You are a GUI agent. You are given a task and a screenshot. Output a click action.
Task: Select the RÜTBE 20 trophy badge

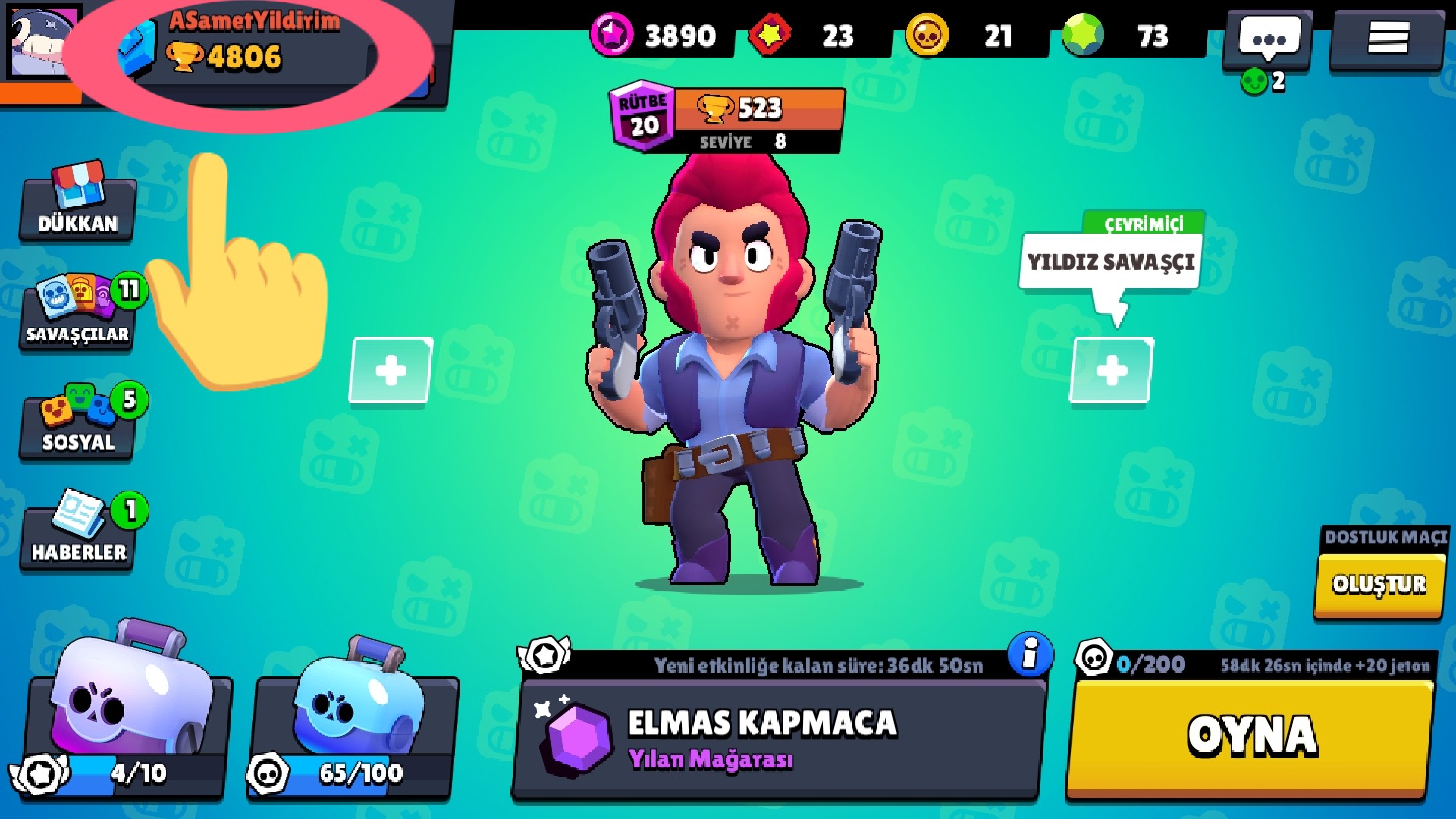642,116
